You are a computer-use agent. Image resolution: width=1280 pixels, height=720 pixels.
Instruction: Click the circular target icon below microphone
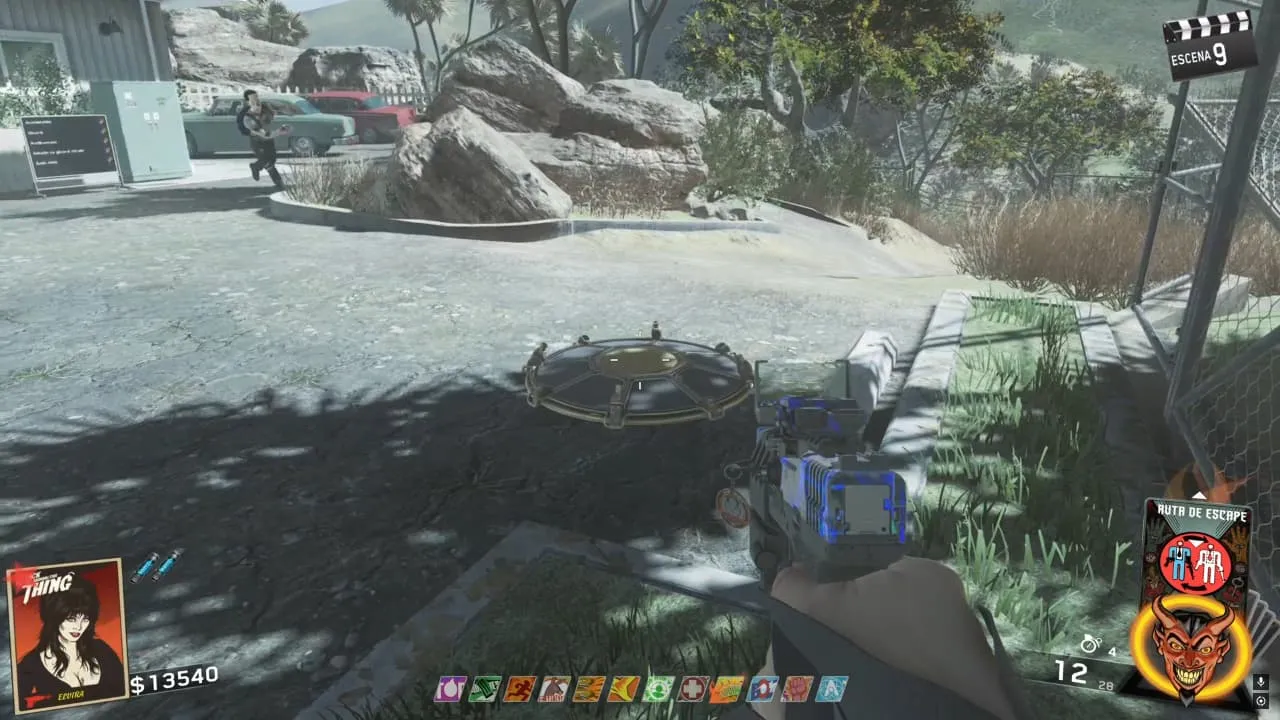[1260, 701]
